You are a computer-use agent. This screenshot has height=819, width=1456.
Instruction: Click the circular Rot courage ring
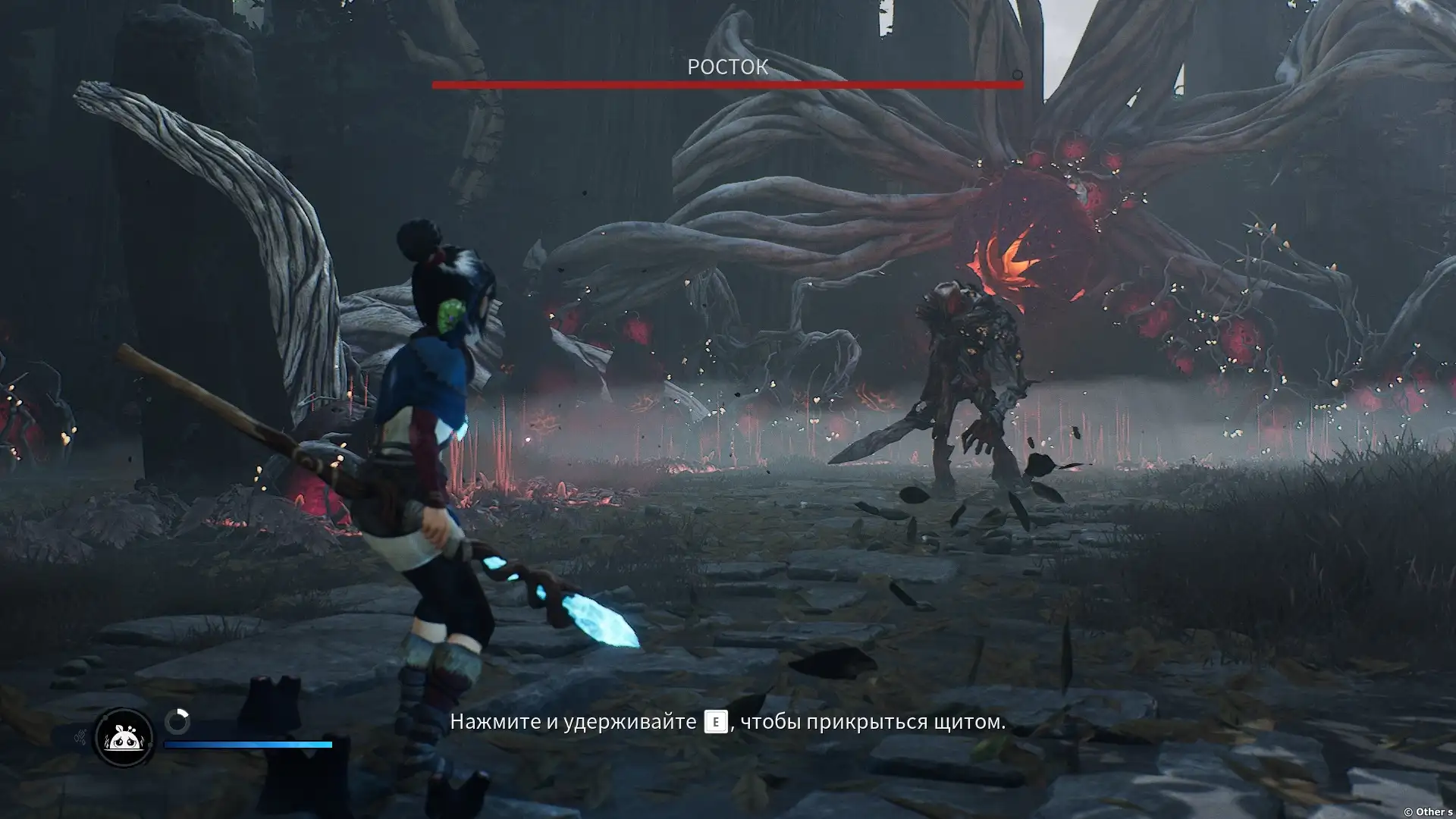[x=177, y=722]
